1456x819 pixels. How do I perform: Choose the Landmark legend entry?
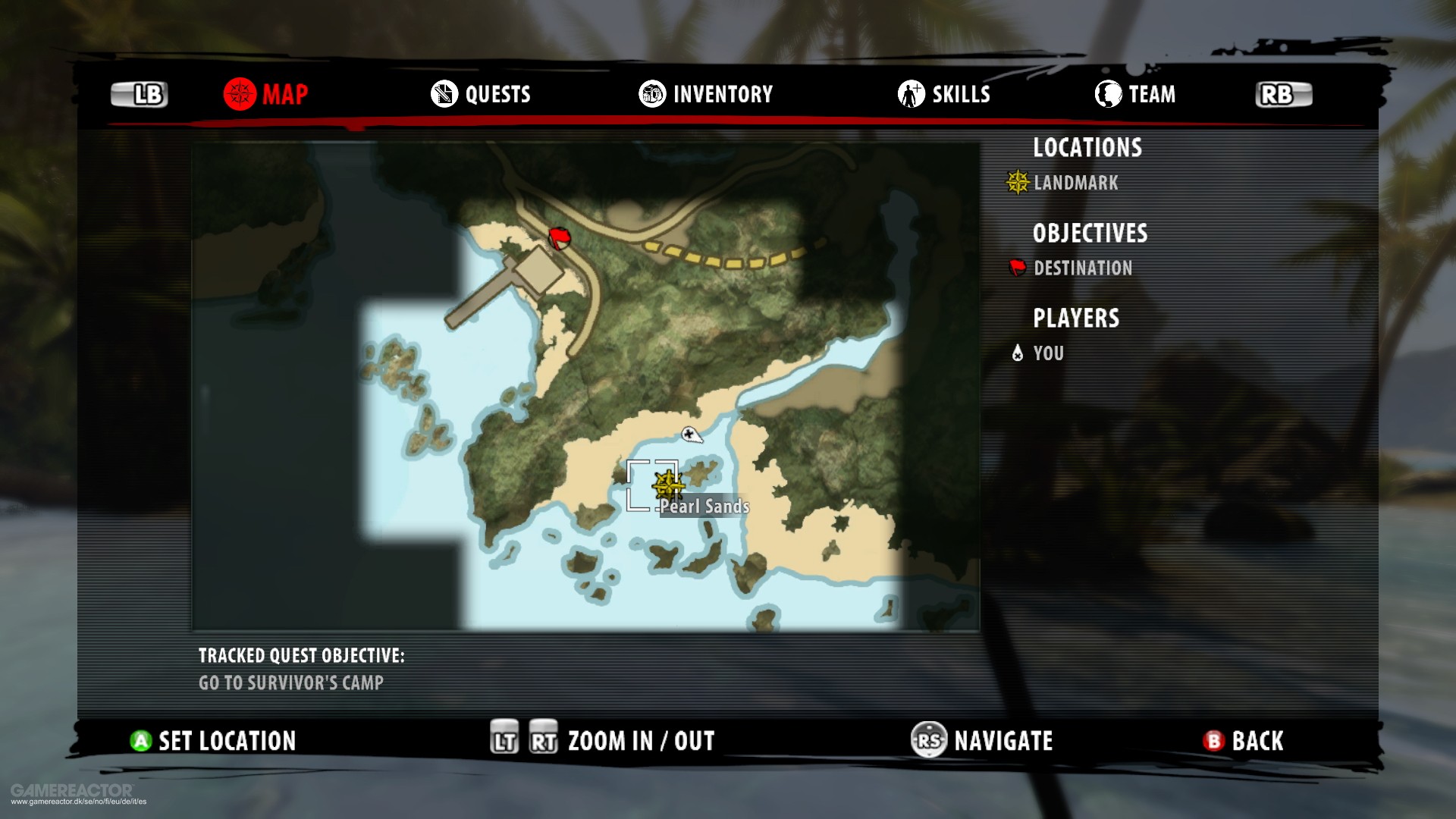[x=1063, y=183]
